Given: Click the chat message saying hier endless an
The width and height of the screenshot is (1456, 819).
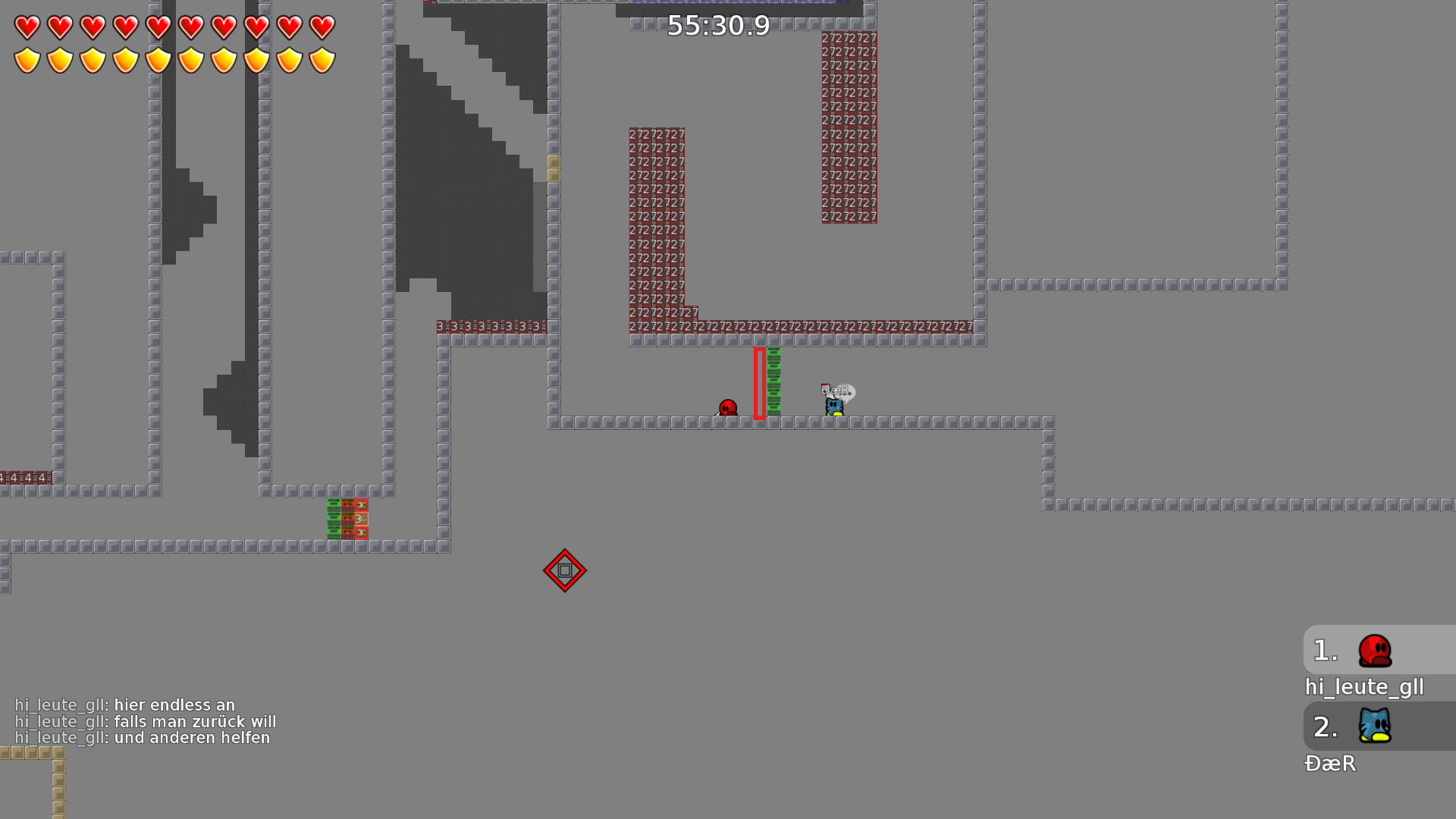Looking at the screenshot, I should tap(173, 704).
